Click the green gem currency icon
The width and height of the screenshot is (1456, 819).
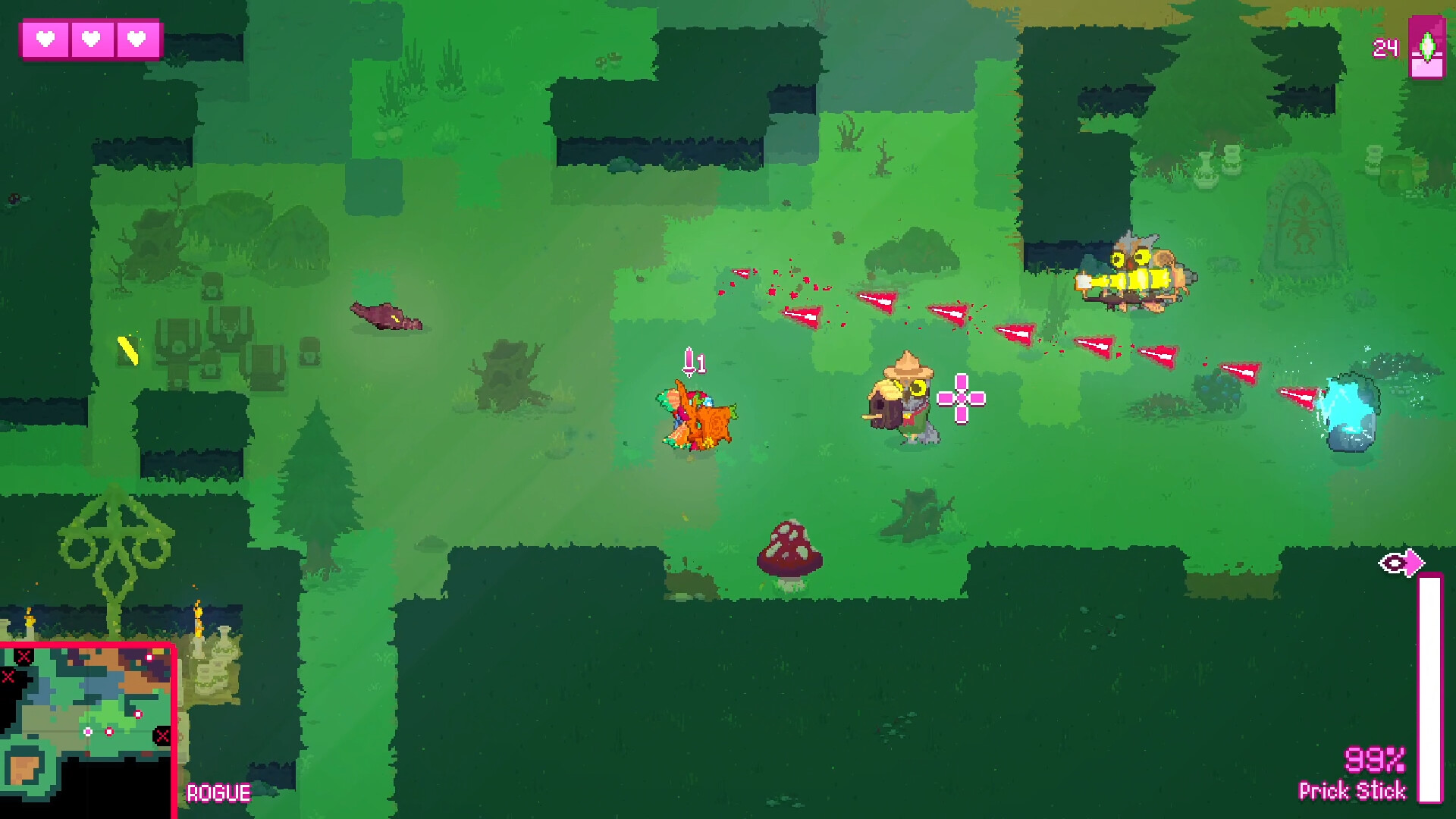[1426, 47]
